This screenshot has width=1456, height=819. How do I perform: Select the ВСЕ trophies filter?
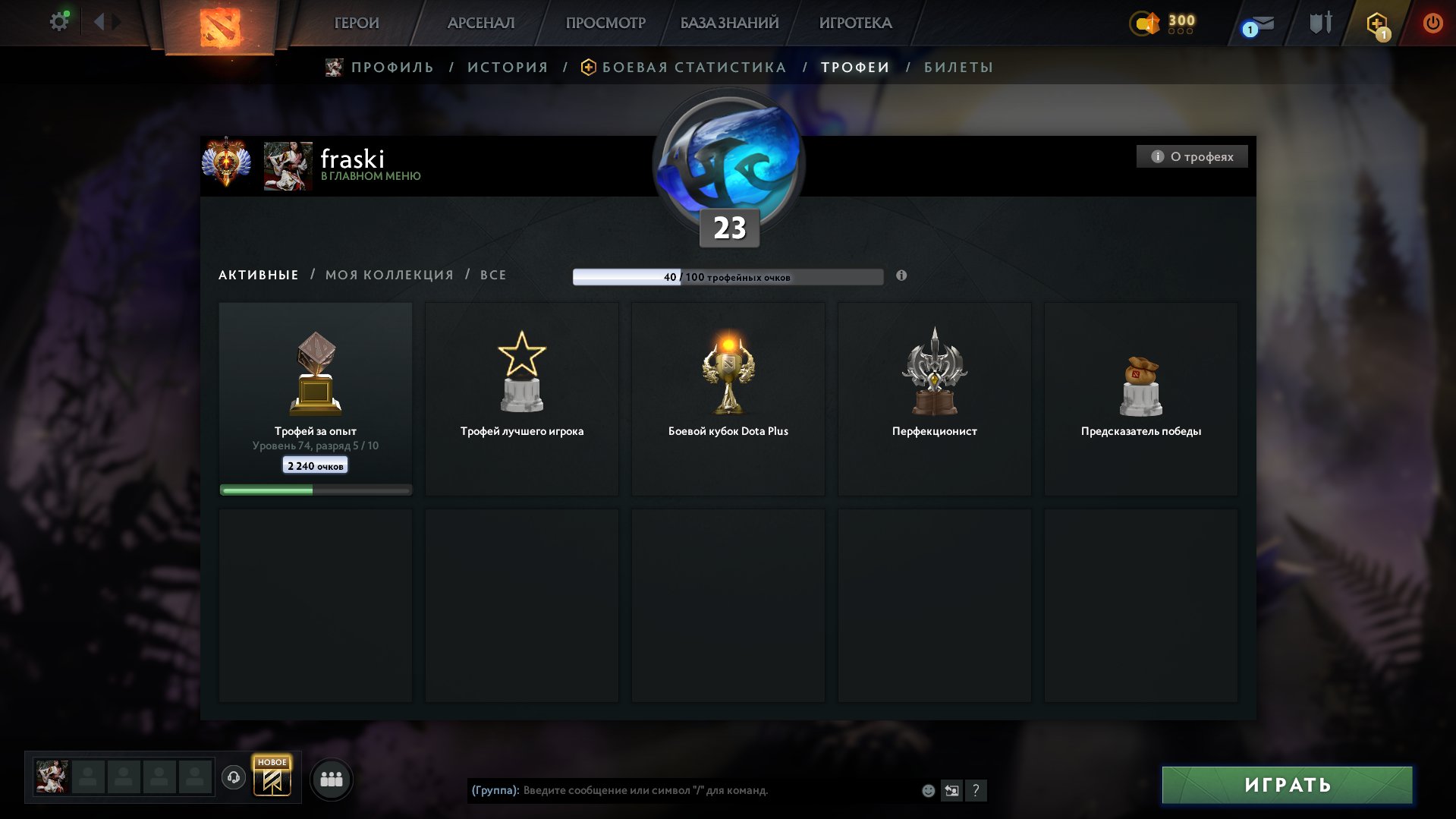(x=492, y=275)
